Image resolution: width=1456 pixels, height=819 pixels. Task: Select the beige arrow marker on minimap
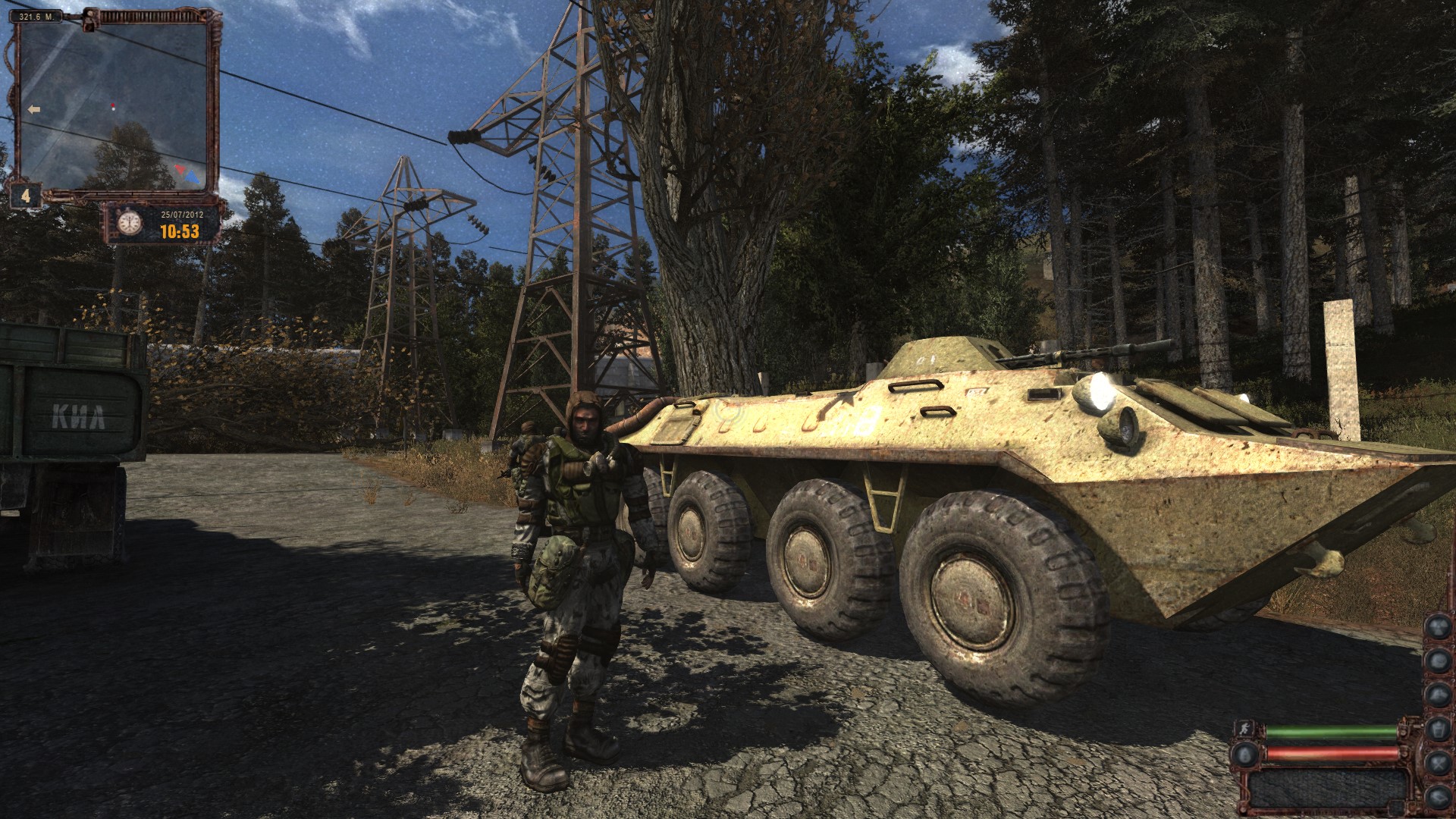click(x=33, y=110)
